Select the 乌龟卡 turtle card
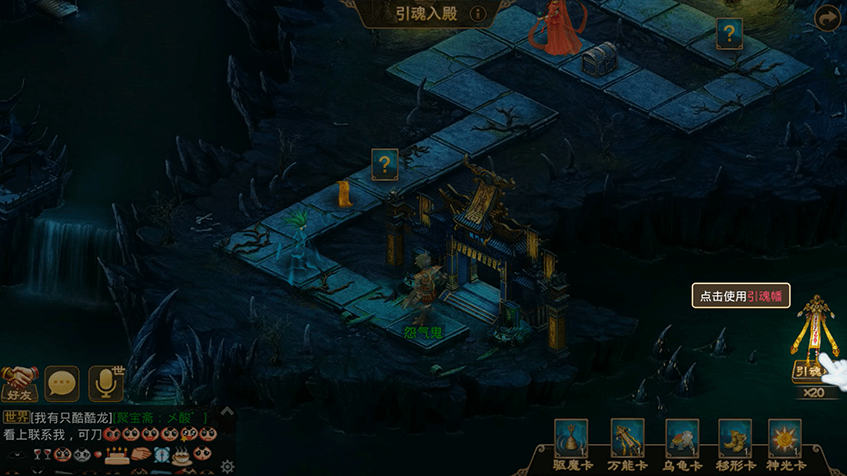 [x=681, y=440]
